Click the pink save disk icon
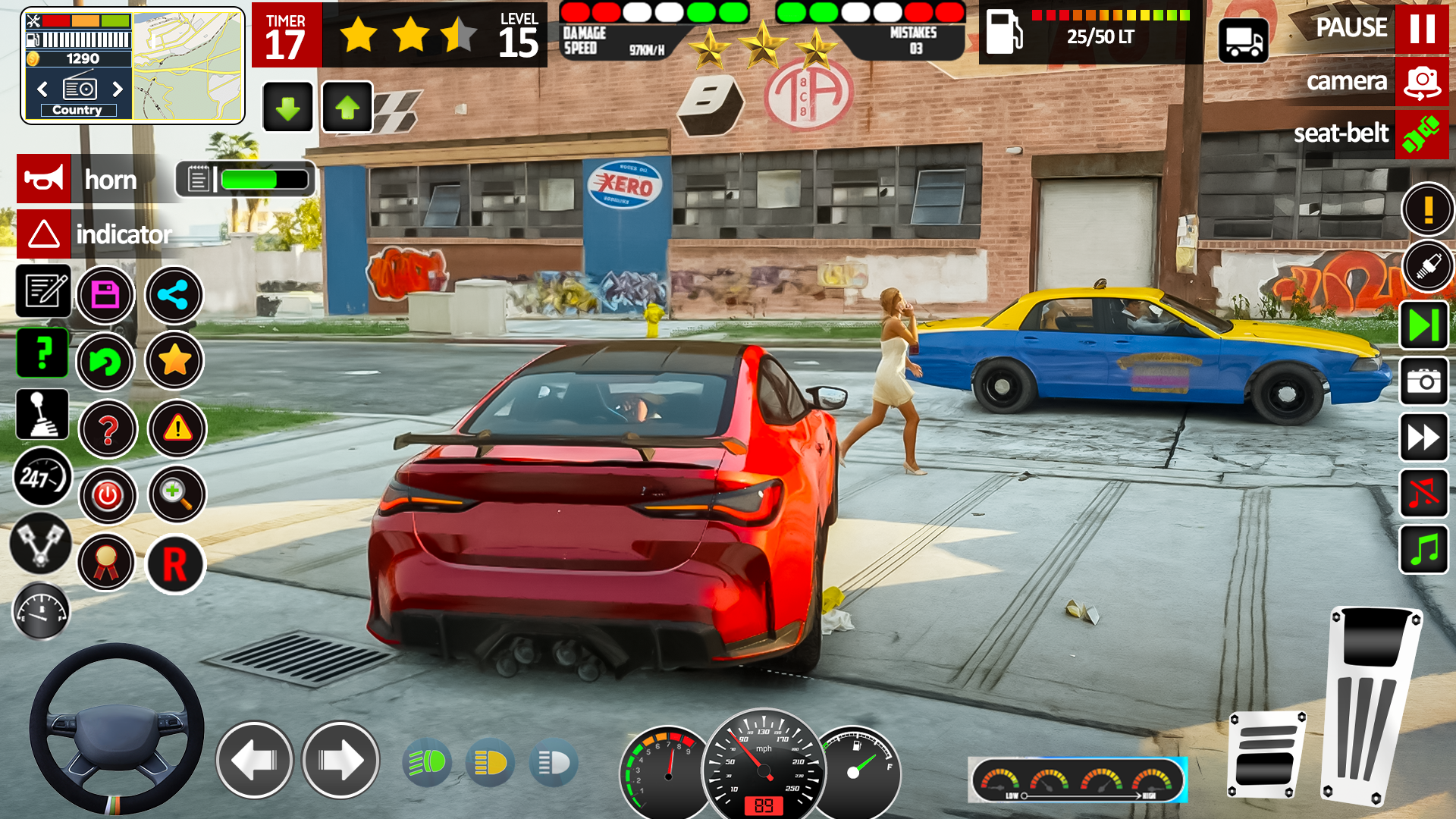 (x=105, y=295)
